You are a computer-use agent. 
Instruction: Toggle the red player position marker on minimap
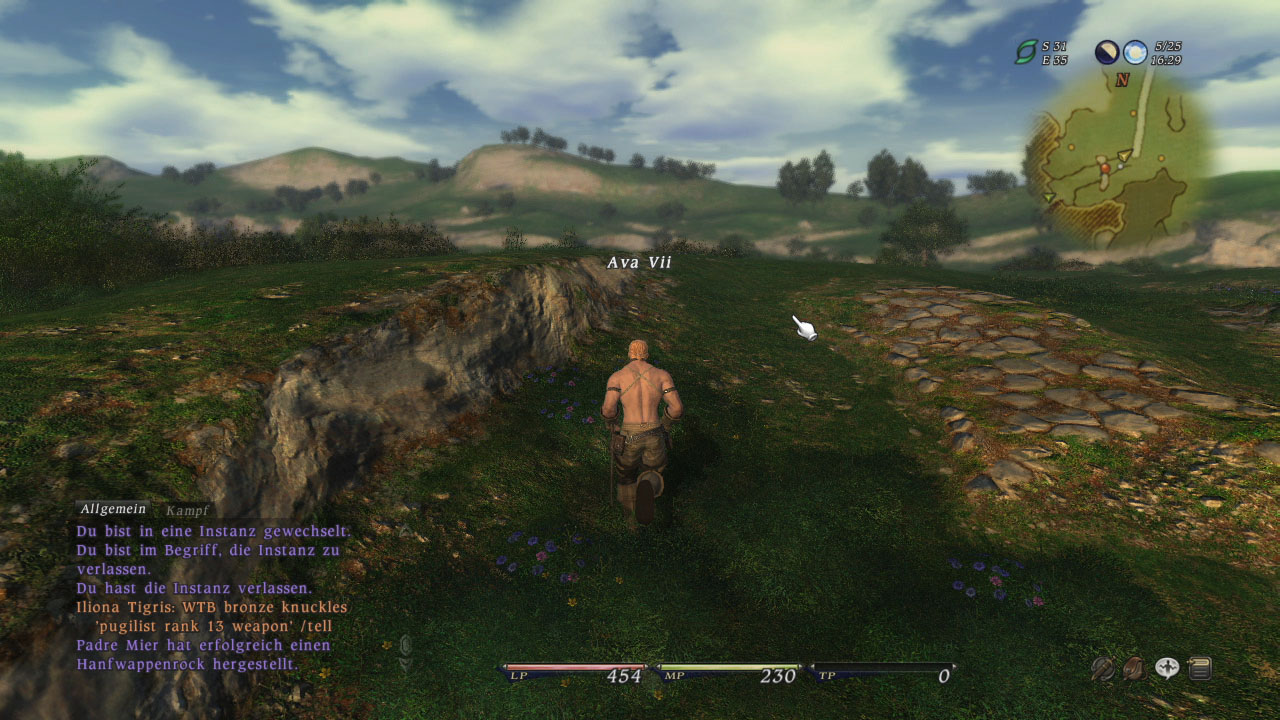click(x=1105, y=168)
